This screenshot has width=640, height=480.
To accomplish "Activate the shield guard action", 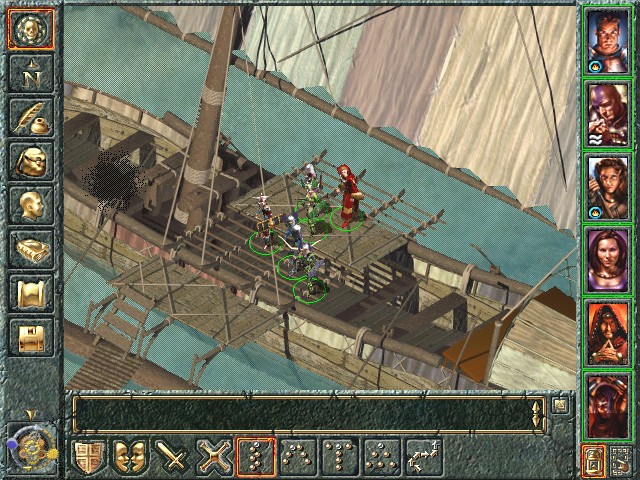I will pyautogui.click(x=91, y=457).
